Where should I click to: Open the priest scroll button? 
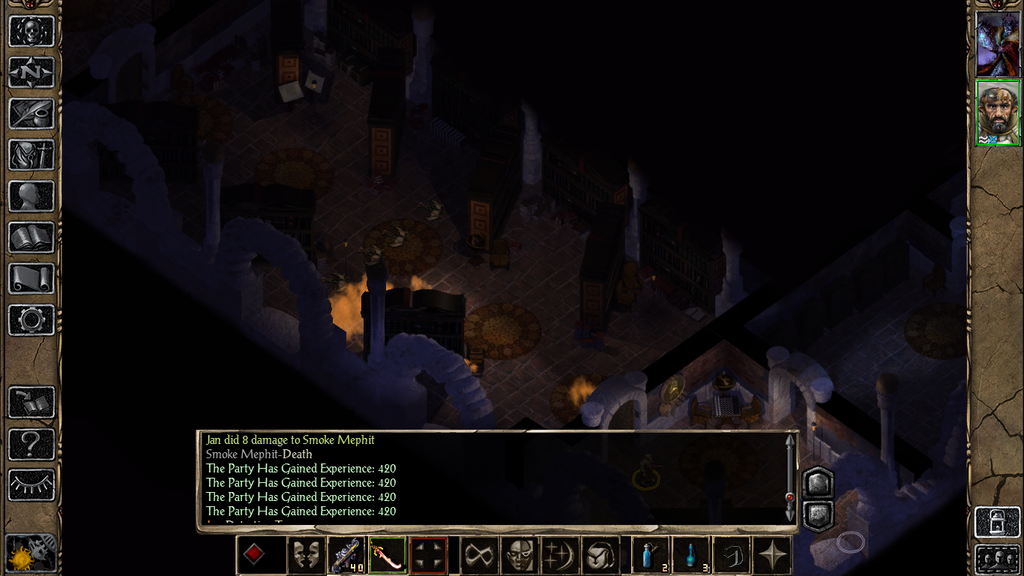[x=31, y=278]
